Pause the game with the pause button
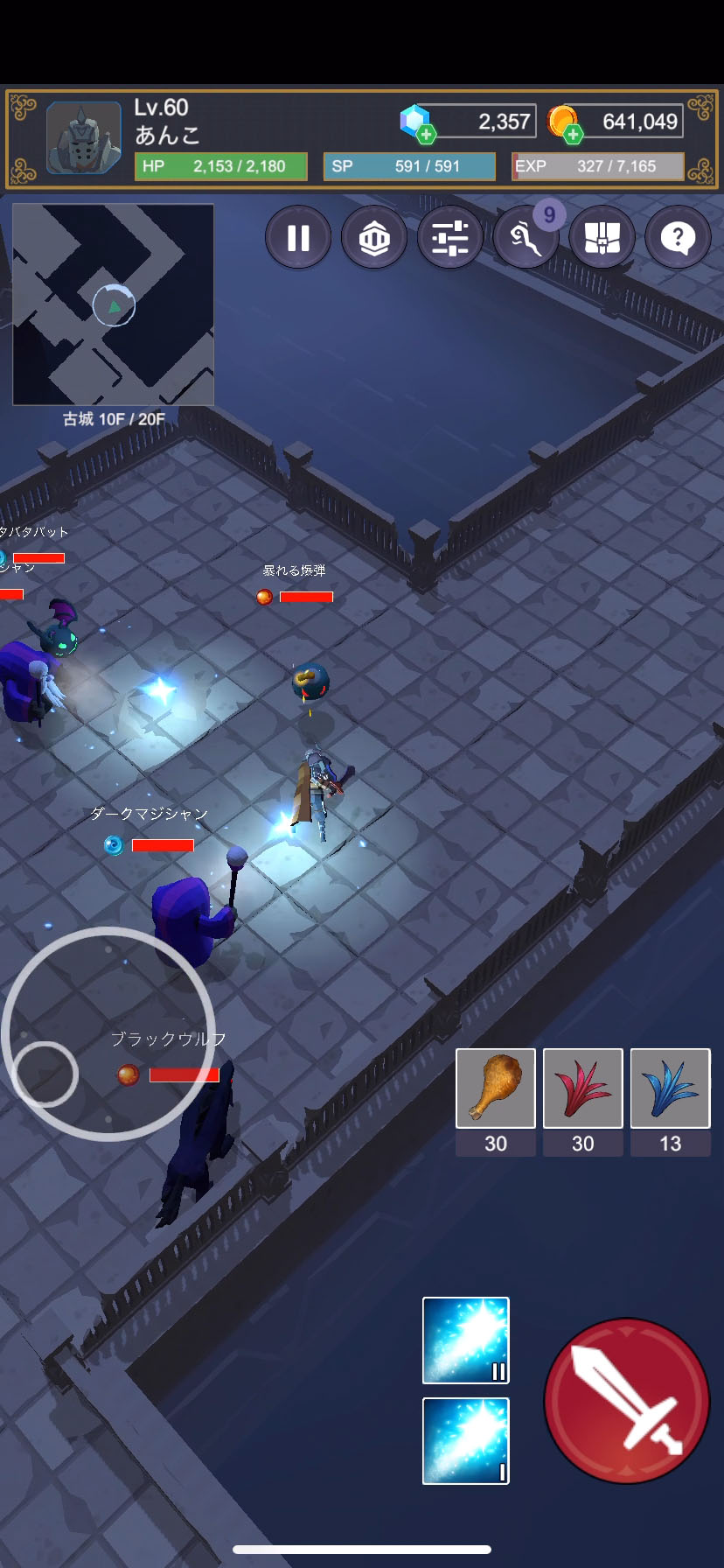Screen dimensions: 724x1568 click(298, 237)
